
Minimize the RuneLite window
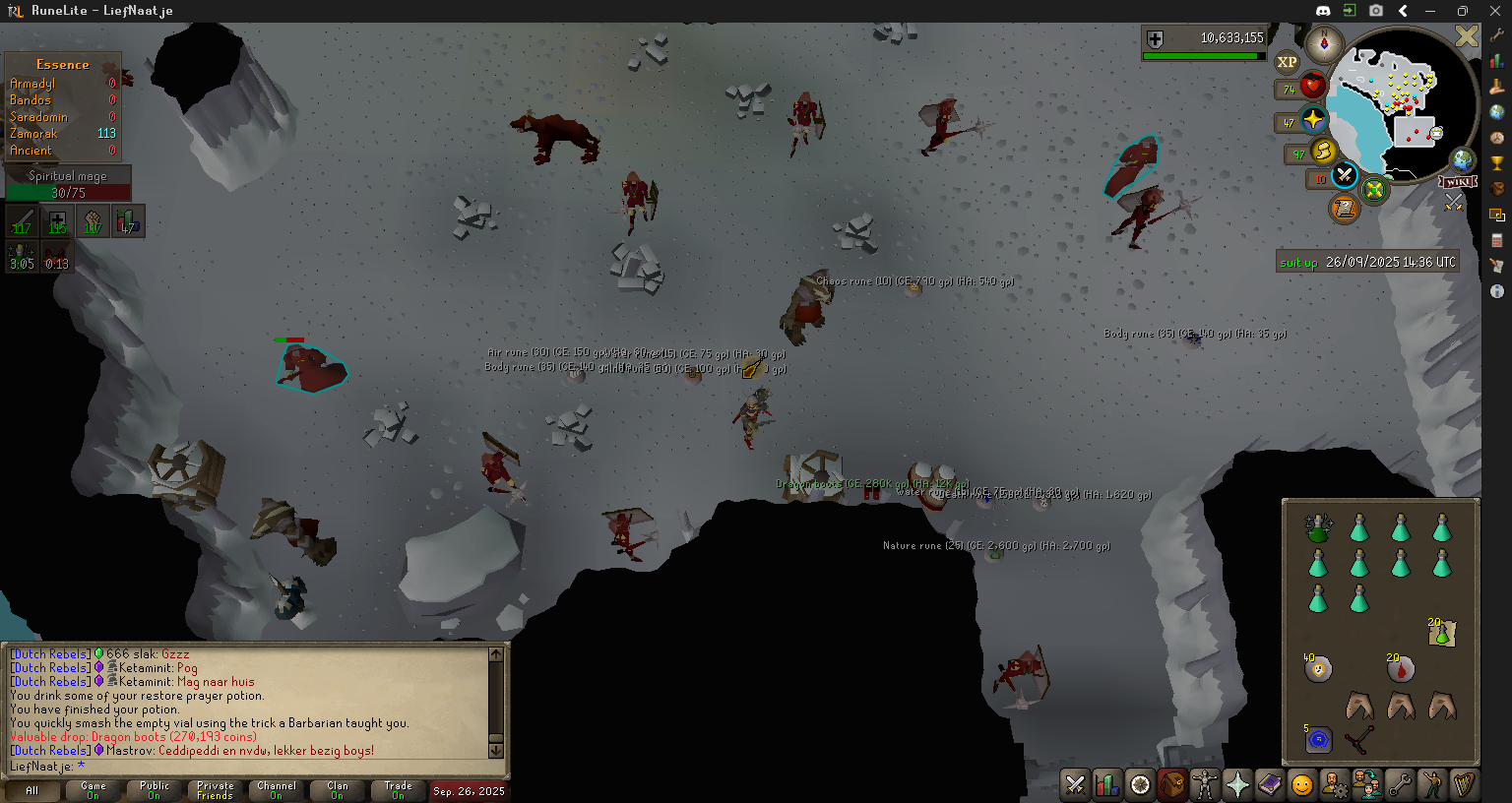1430,11
